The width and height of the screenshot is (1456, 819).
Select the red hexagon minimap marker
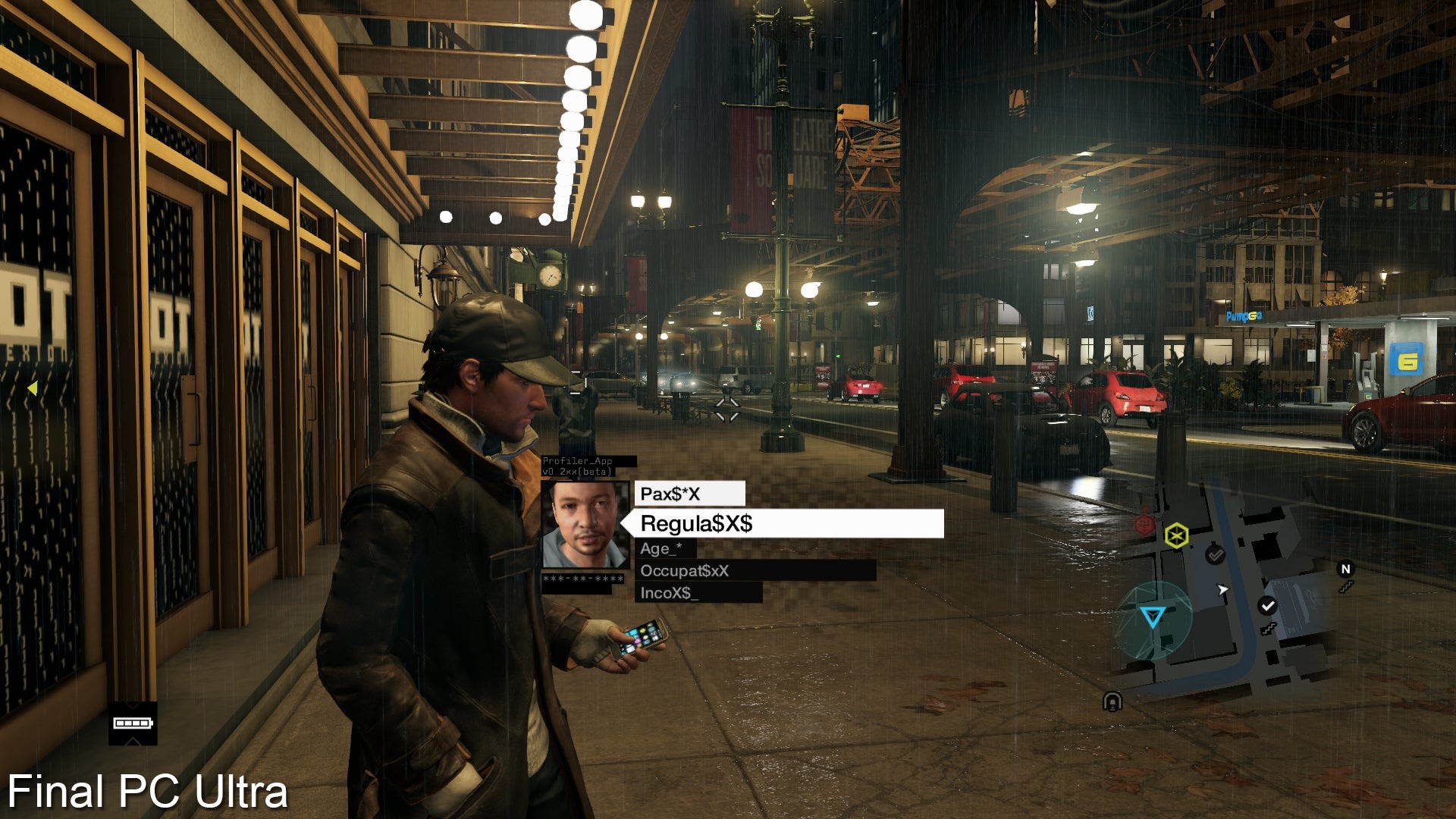(1144, 523)
